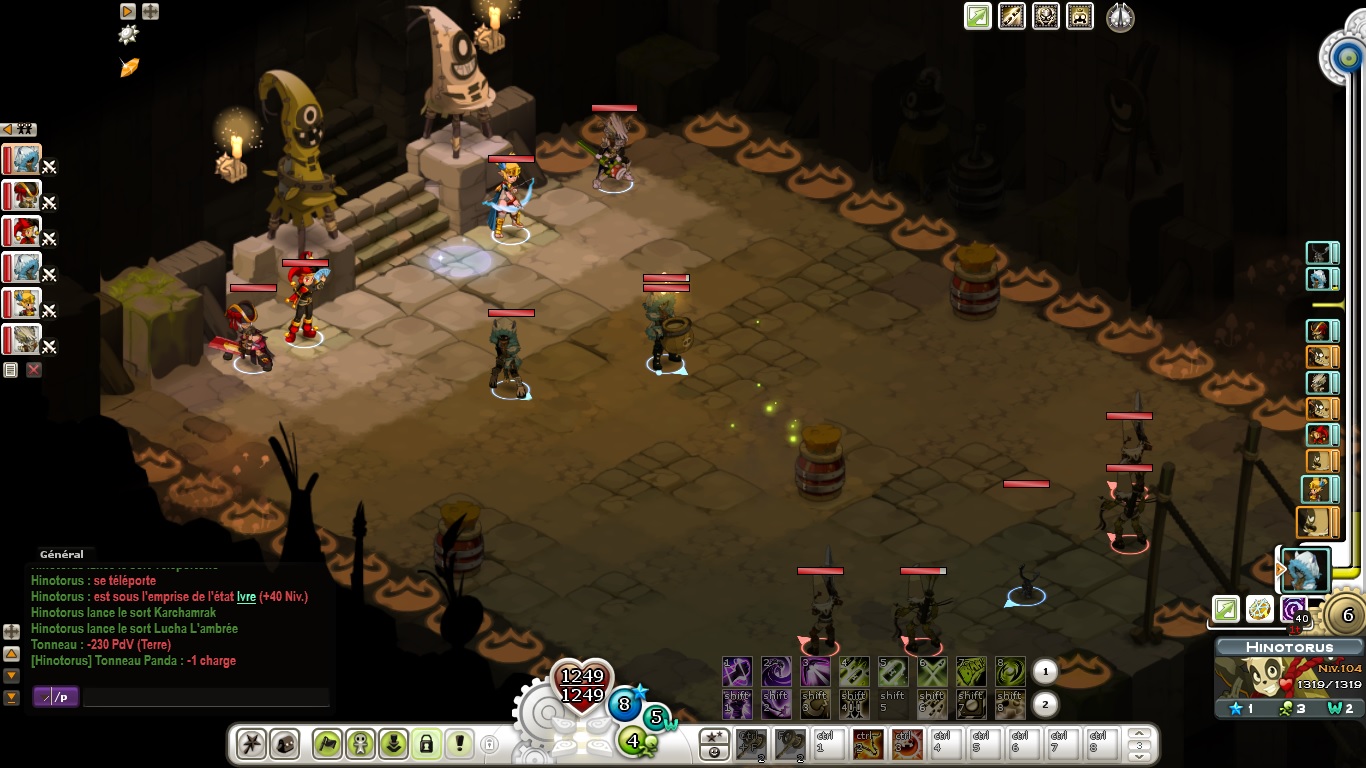Viewport: 1366px width, 768px height.
Task: Click the green arrow icon in top bar
Action: coord(977,17)
